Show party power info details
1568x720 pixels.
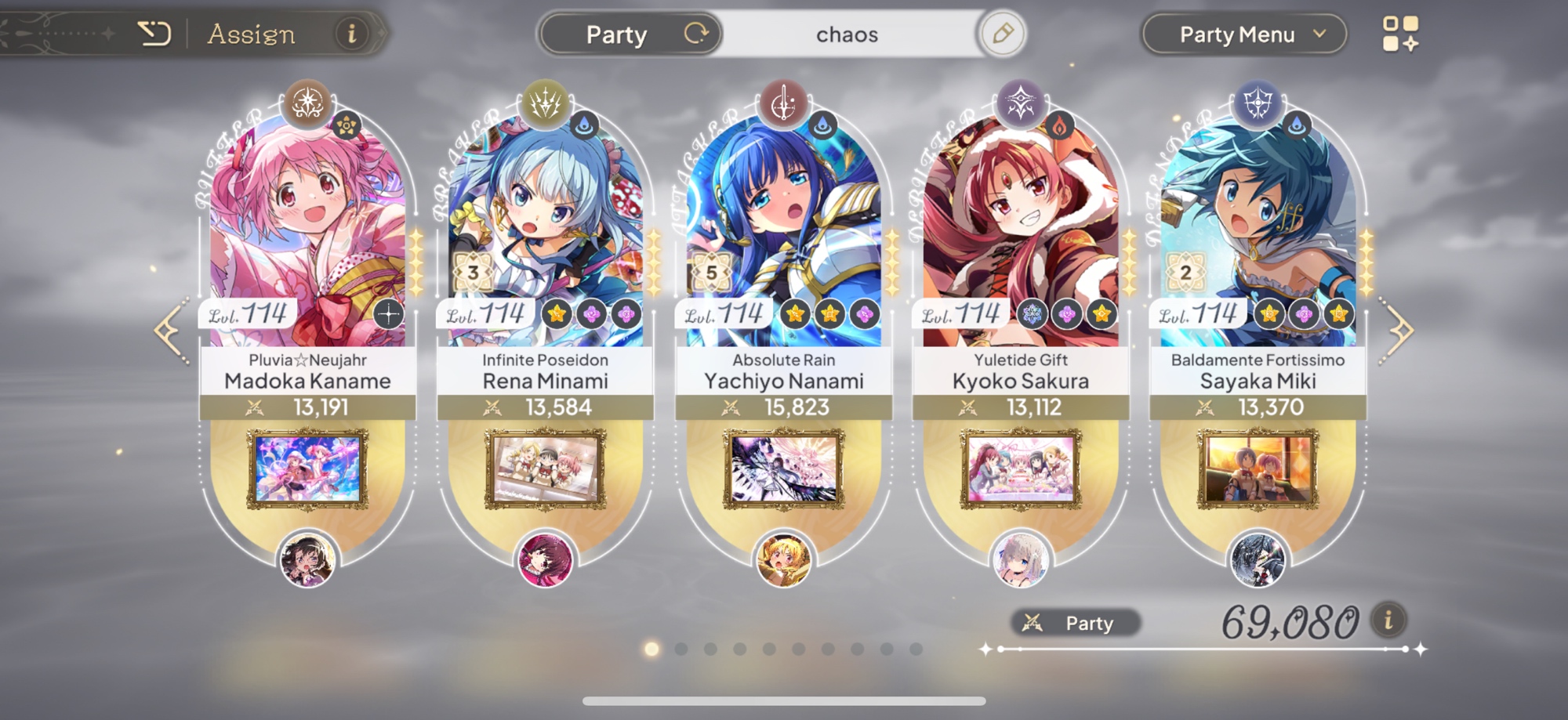[x=1388, y=621]
